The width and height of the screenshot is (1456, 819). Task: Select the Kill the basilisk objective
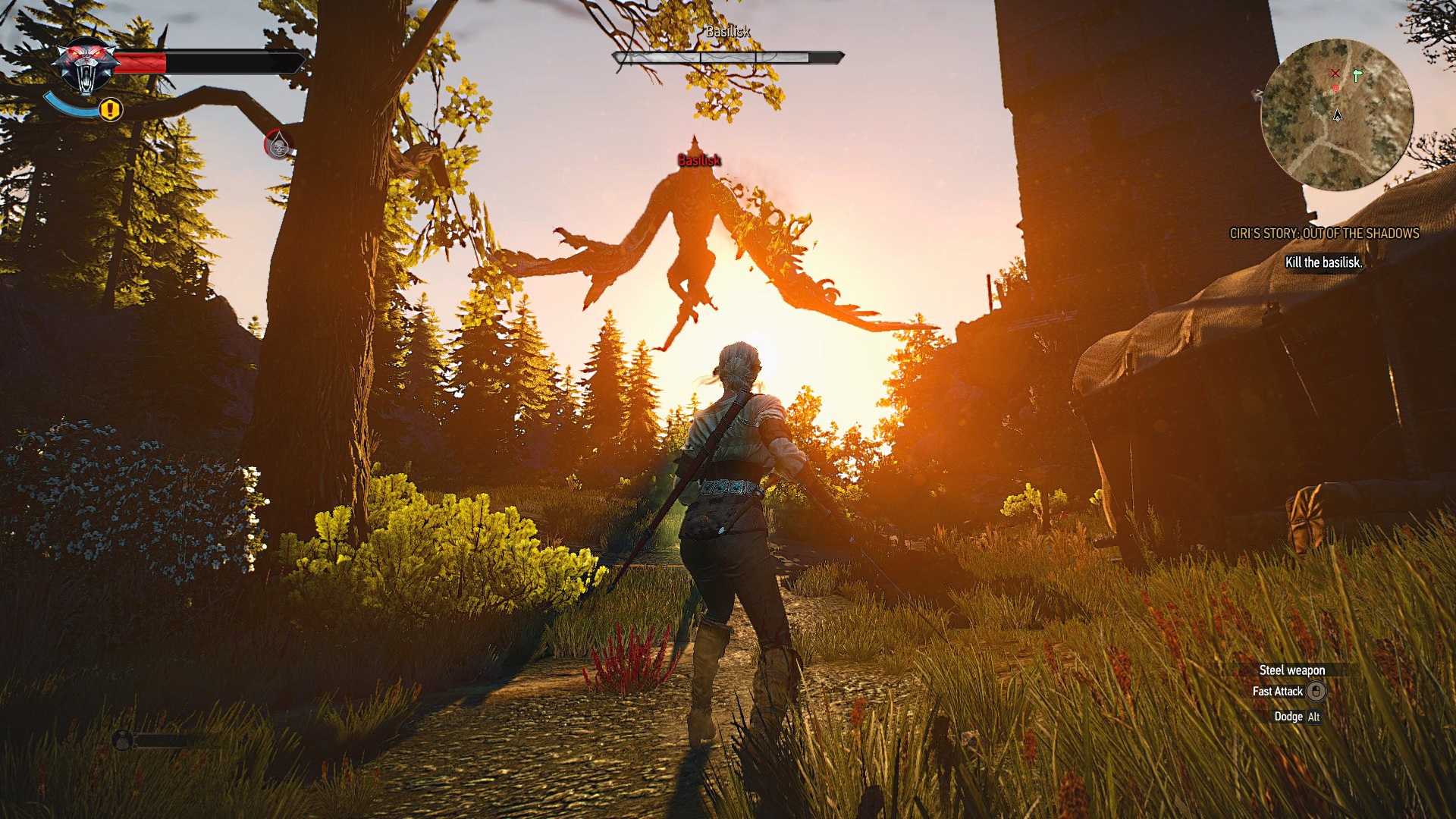click(x=1323, y=262)
